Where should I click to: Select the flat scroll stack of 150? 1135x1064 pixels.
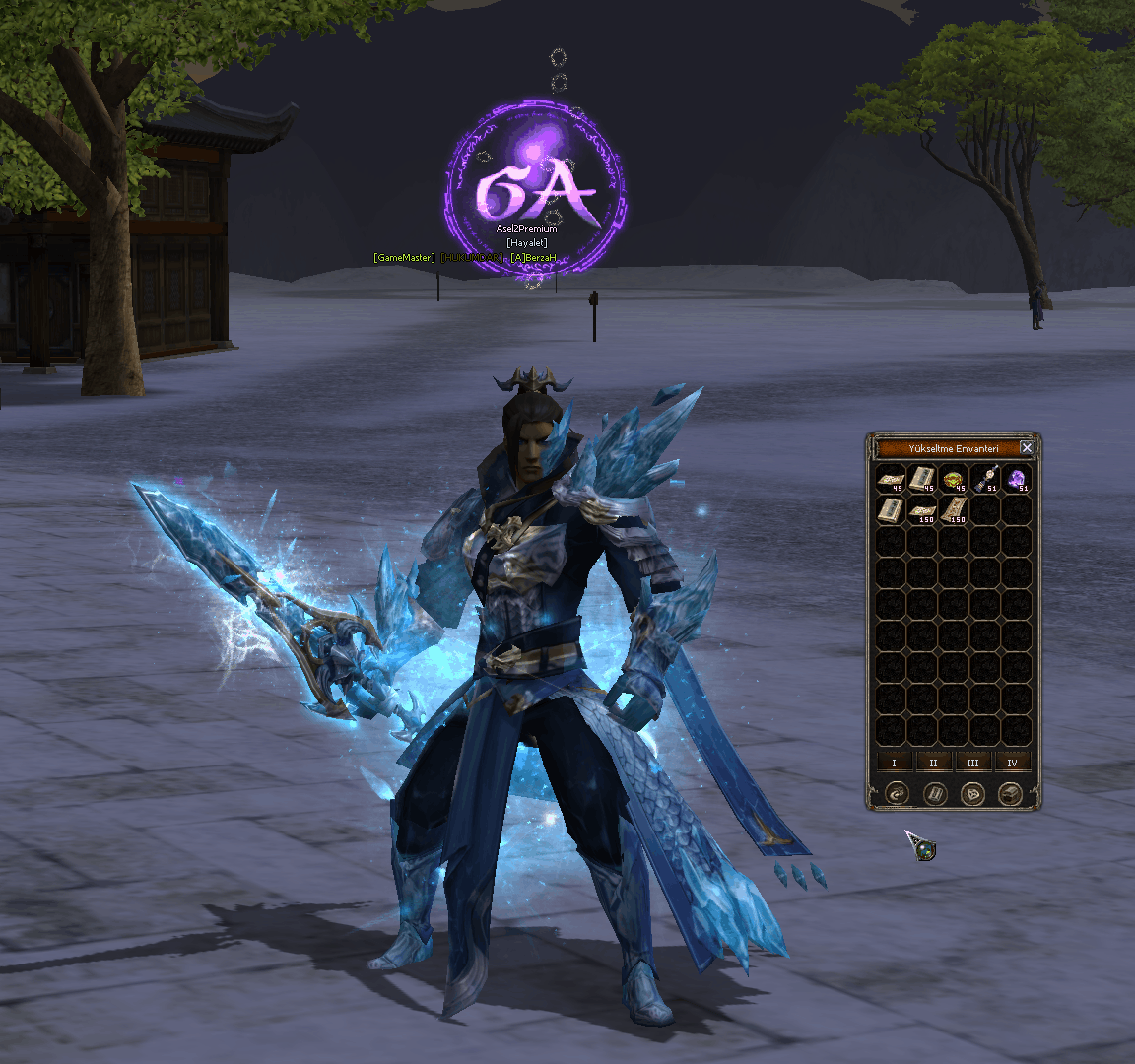[922, 510]
